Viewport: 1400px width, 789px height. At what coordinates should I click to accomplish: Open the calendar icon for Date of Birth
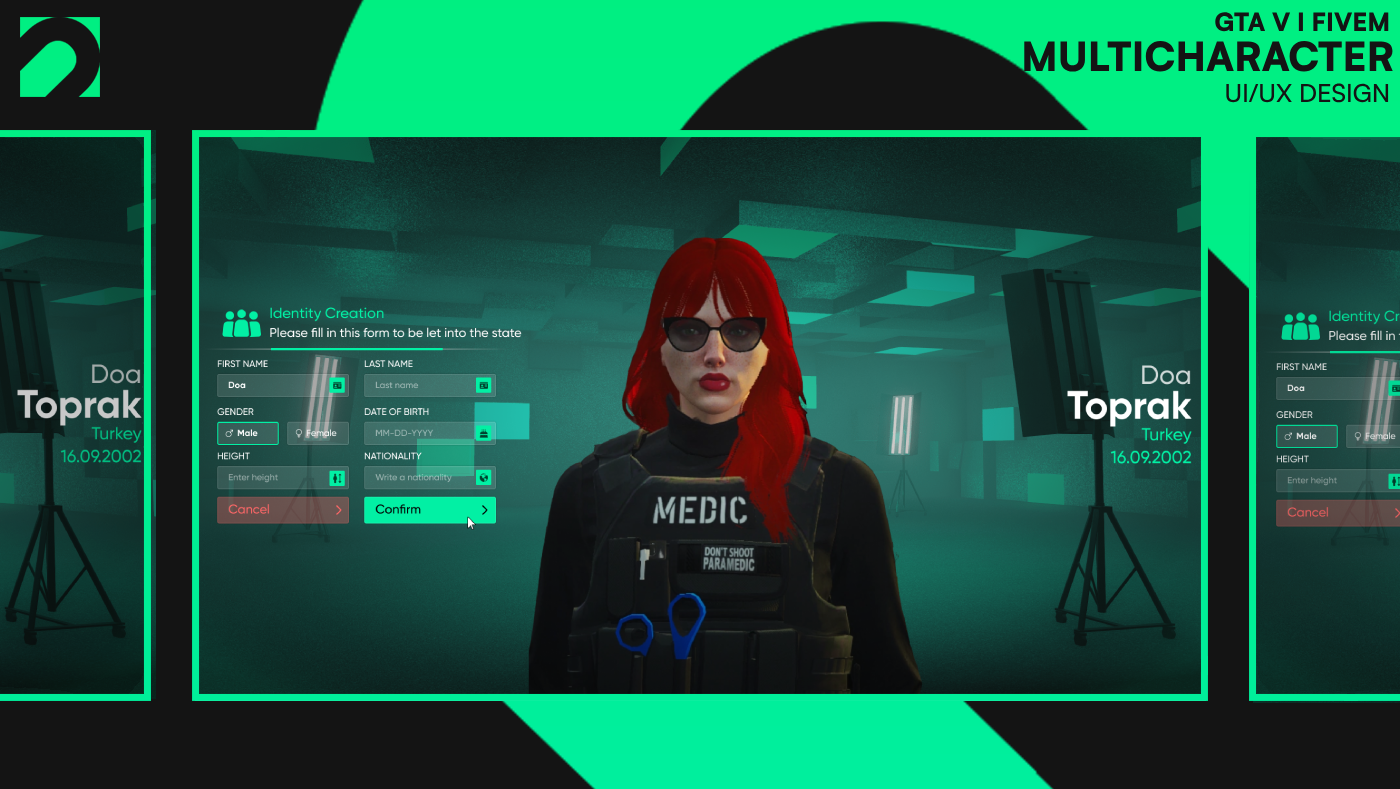coord(484,433)
